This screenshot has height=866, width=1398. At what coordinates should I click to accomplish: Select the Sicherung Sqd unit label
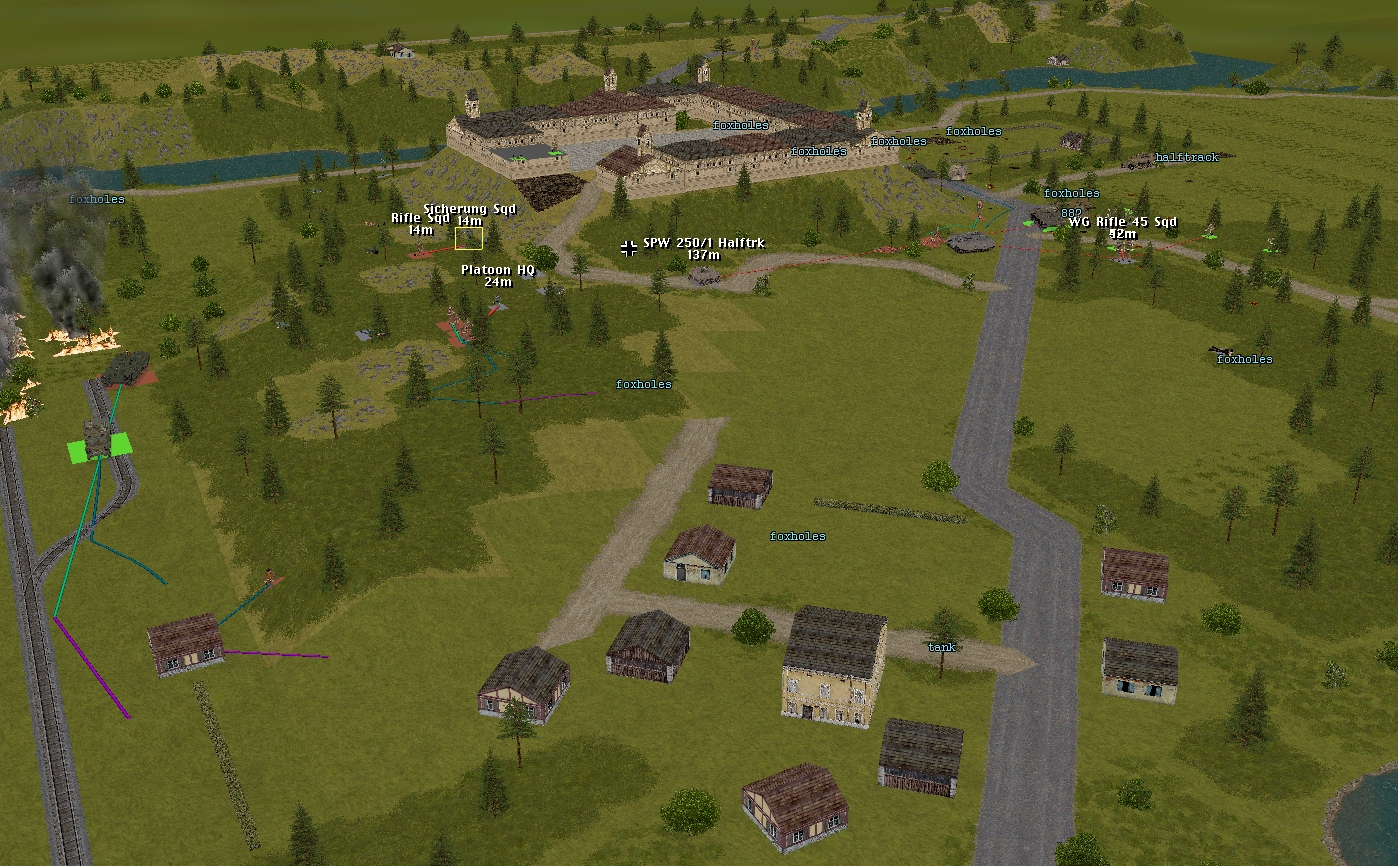[469, 209]
